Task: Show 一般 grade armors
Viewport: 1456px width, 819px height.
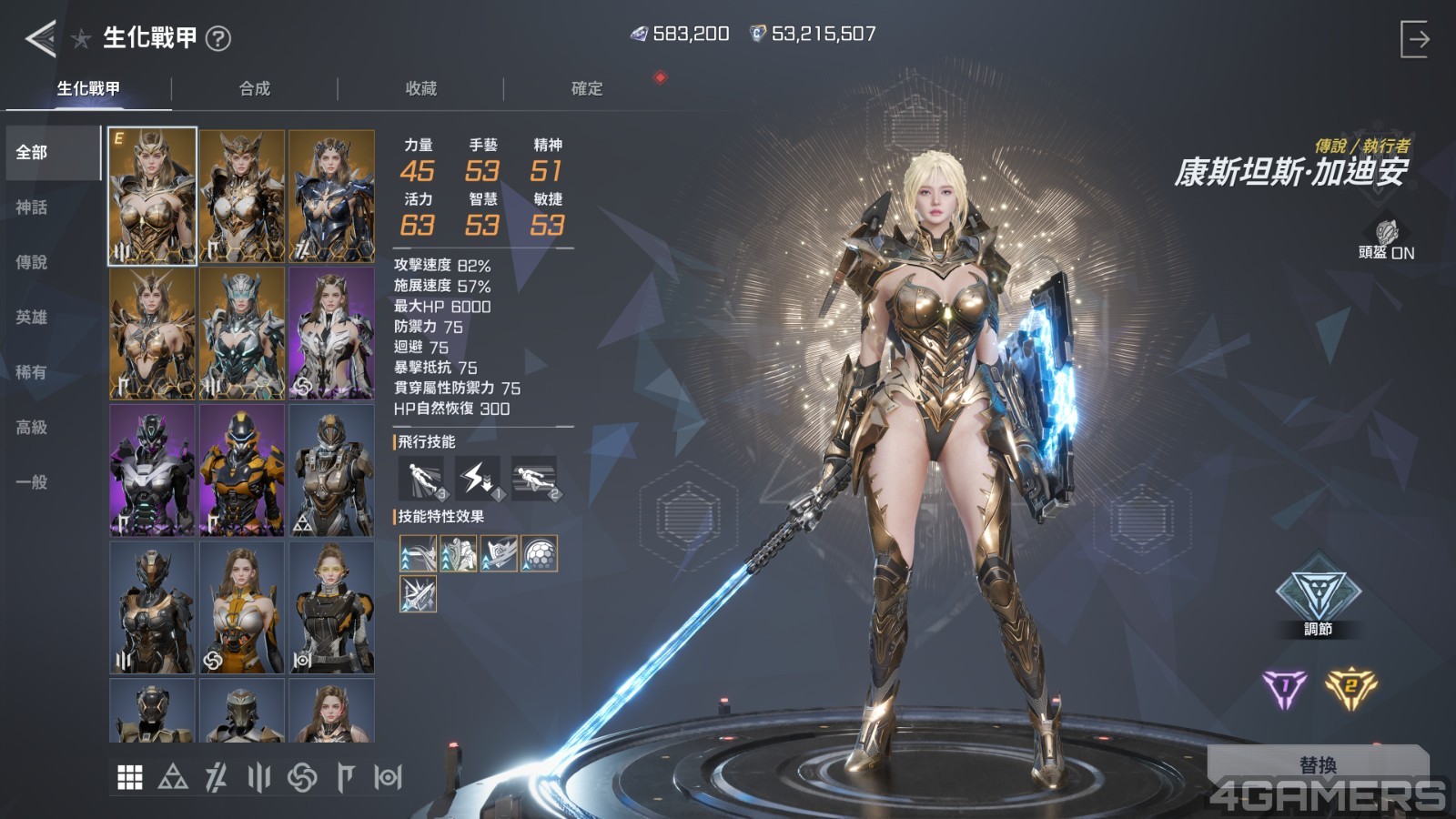Action: point(32,481)
